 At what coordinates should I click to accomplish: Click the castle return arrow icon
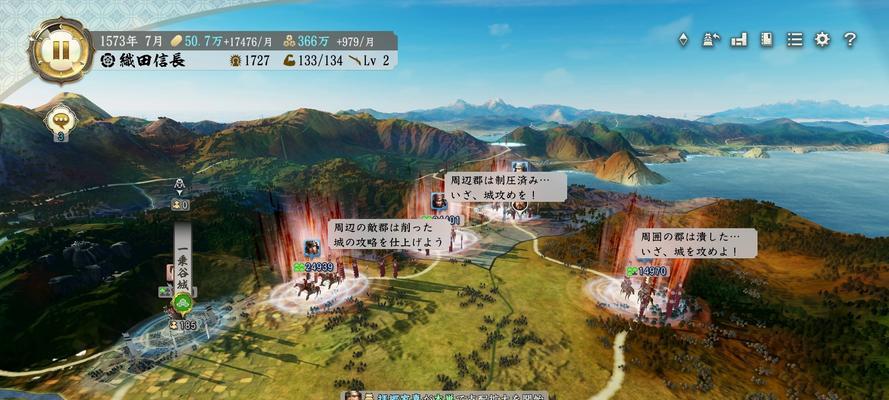[712, 39]
